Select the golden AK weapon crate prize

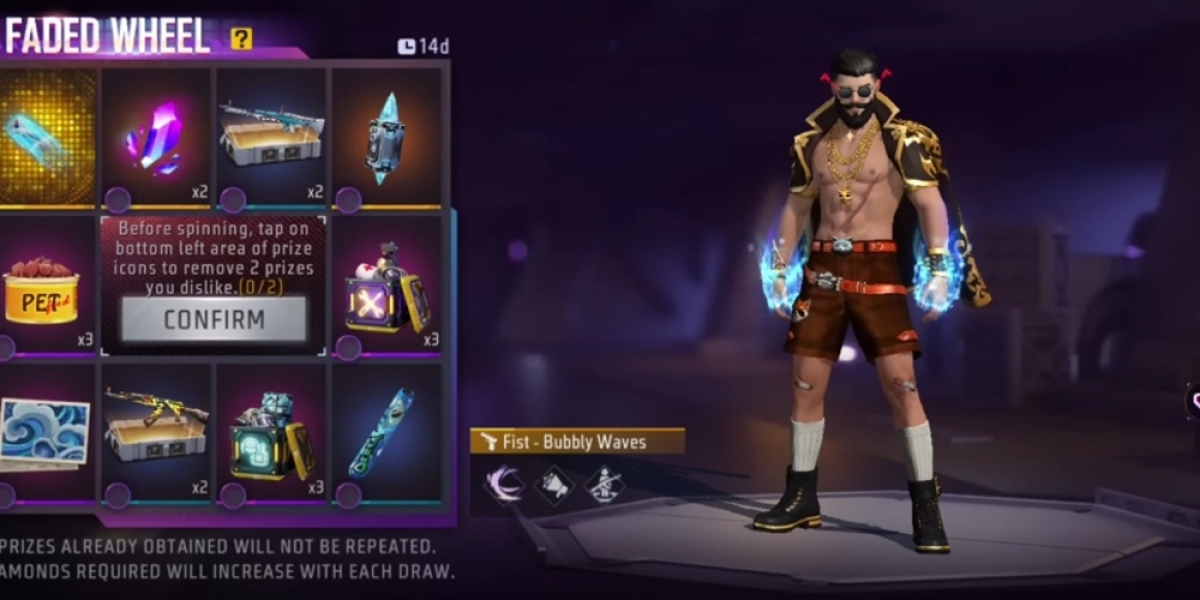click(x=156, y=433)
